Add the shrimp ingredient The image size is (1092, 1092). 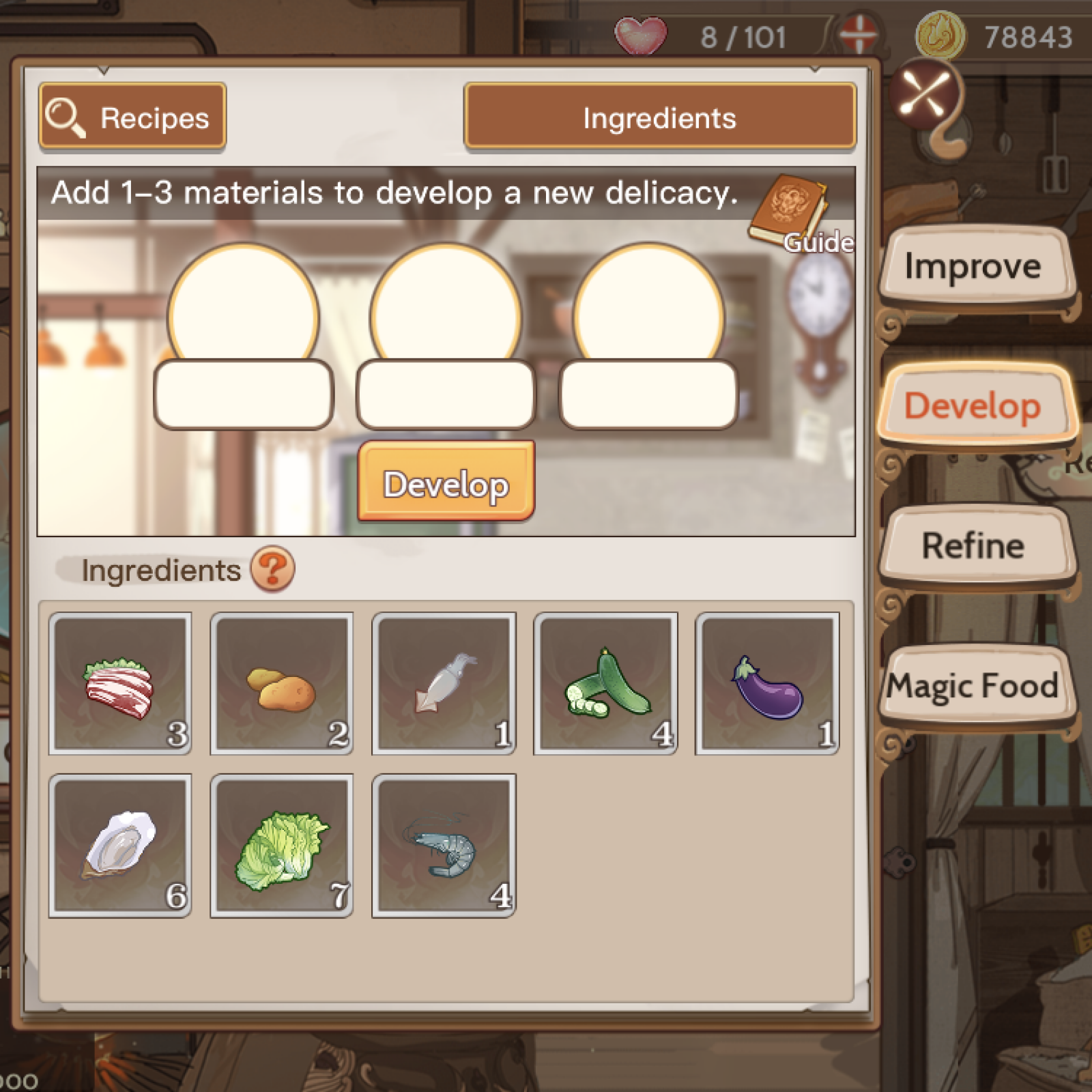click(444, 846)
